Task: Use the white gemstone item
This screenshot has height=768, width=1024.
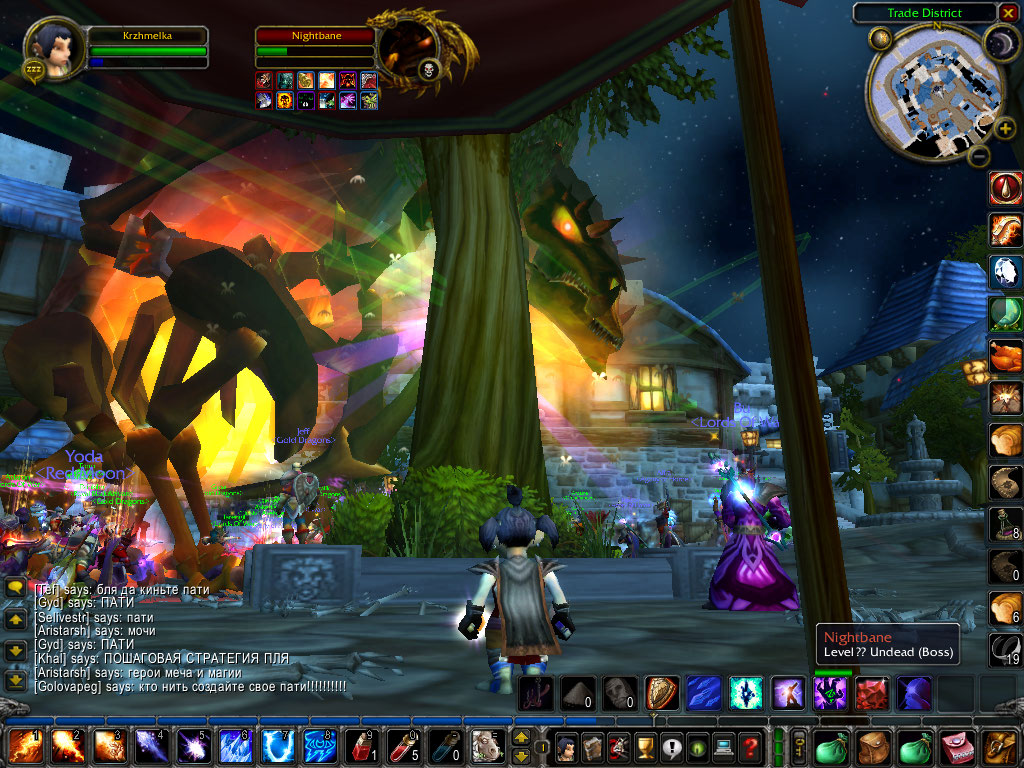Action: [1004, 271]
